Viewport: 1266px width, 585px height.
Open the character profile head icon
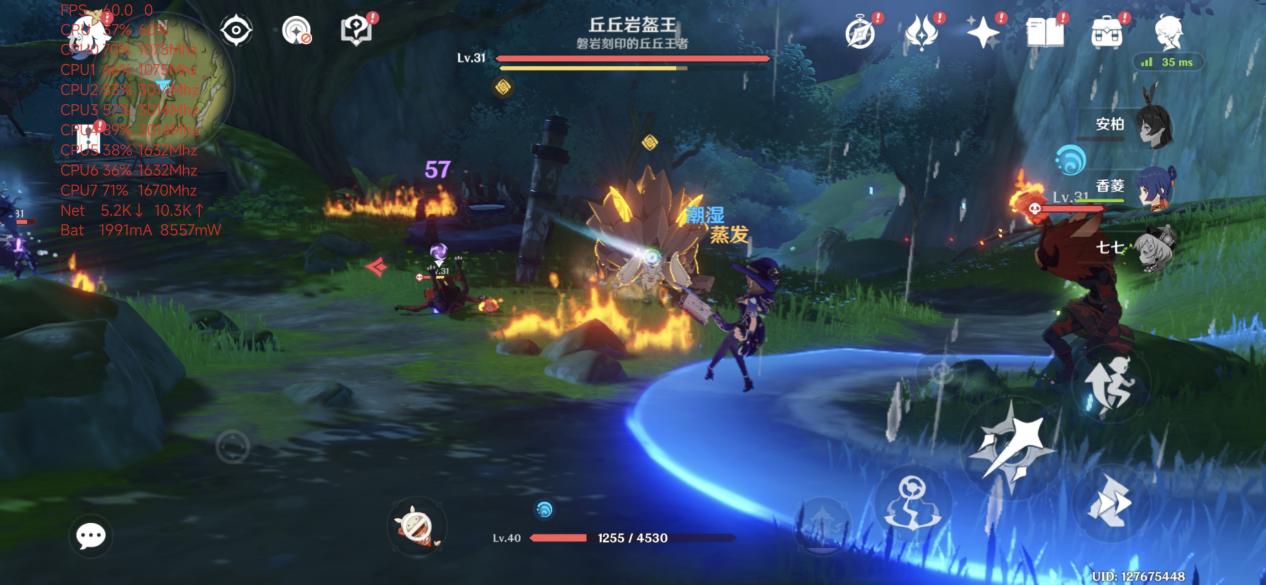tap(1168, 33)
